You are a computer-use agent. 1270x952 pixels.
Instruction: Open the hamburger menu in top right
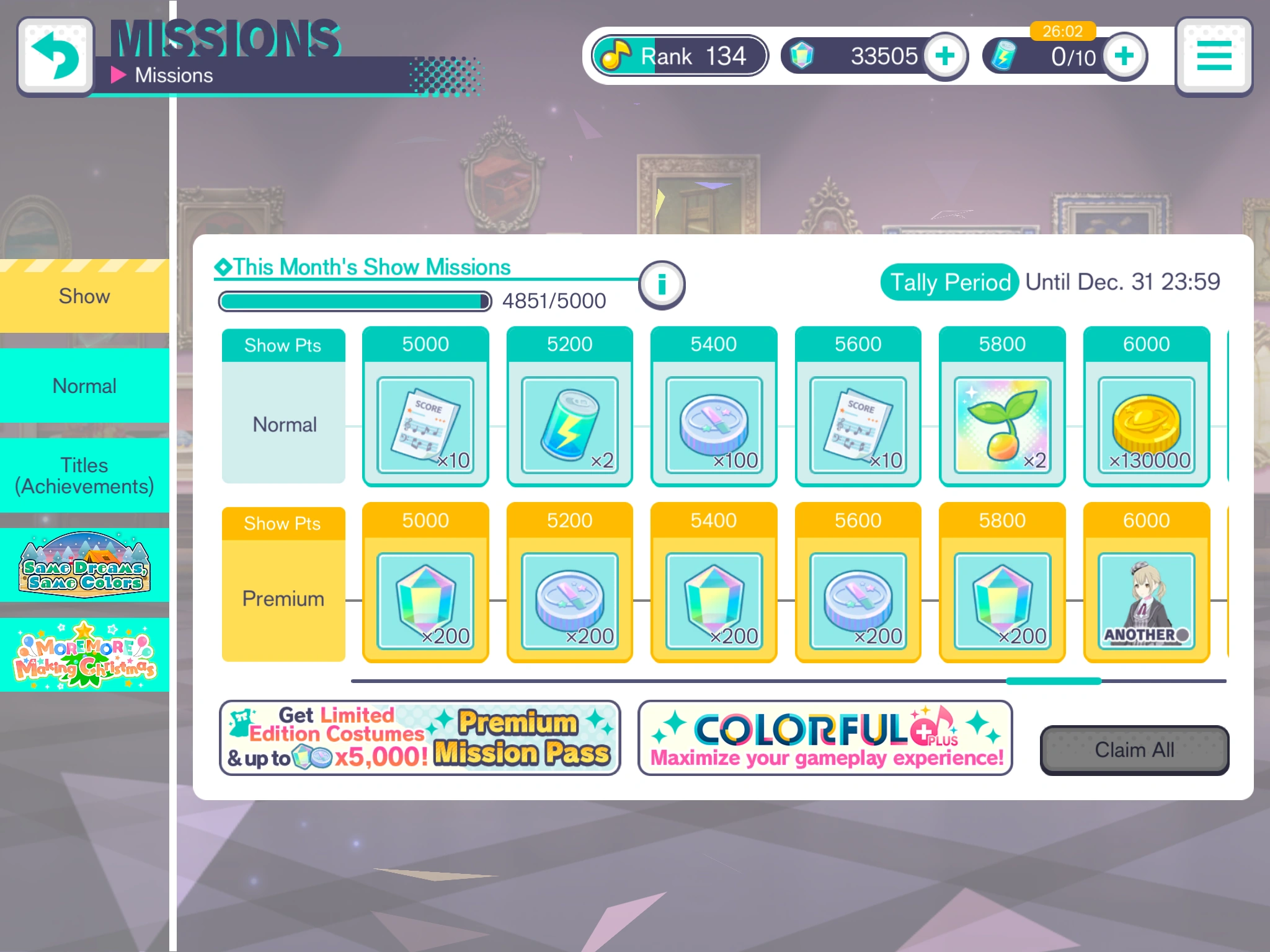(x=1212, y=56)
